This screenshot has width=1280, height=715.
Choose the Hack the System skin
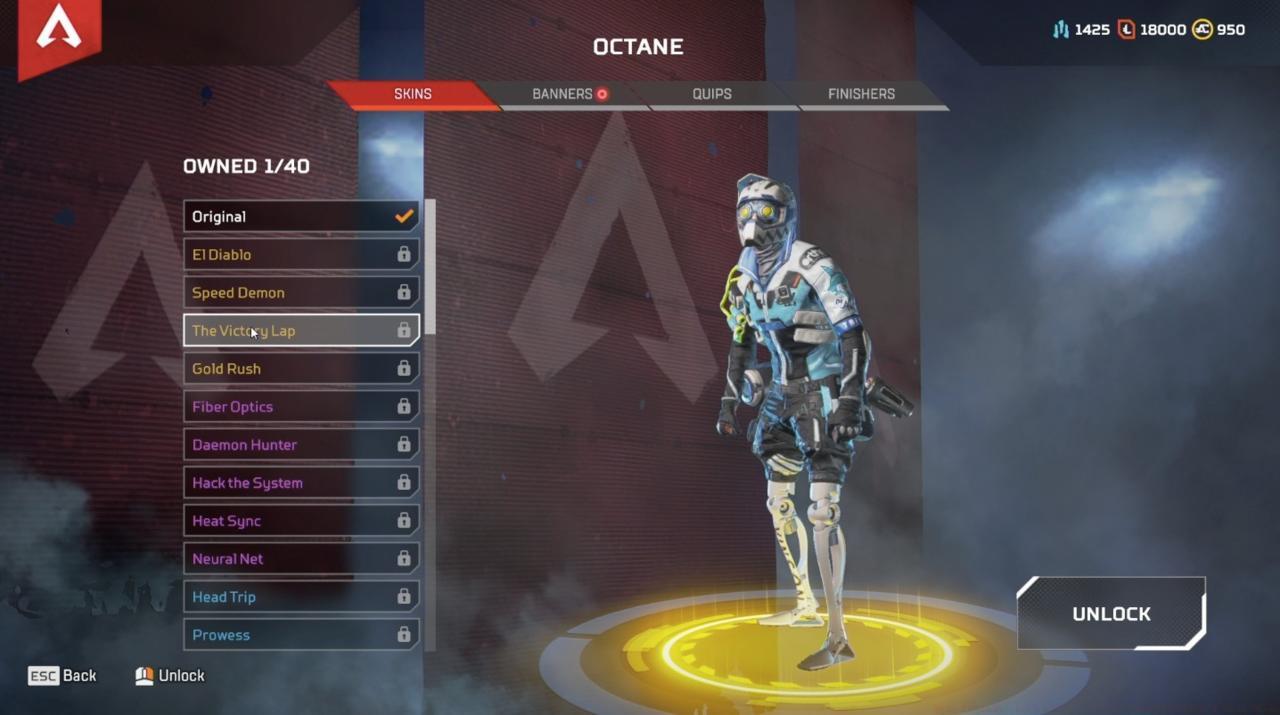click(301, 482)
